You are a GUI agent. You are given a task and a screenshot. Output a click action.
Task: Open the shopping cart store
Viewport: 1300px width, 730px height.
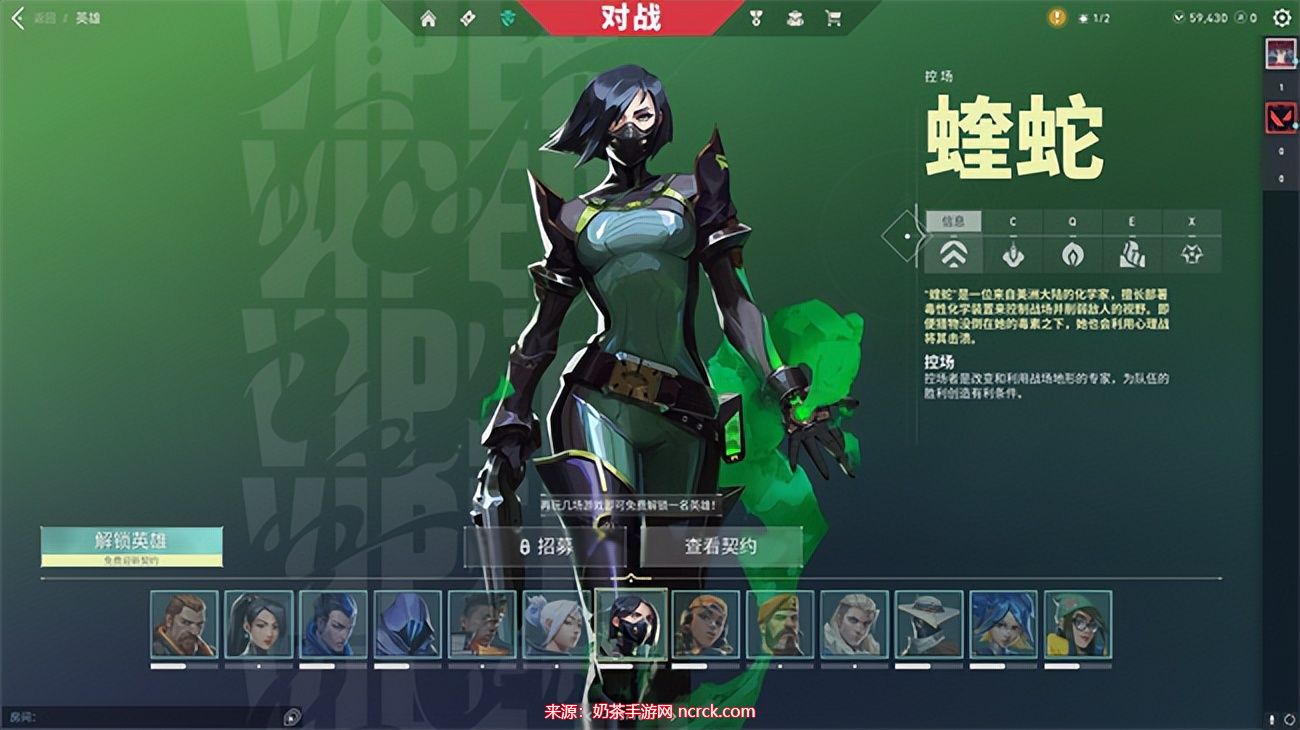point(832,18)
